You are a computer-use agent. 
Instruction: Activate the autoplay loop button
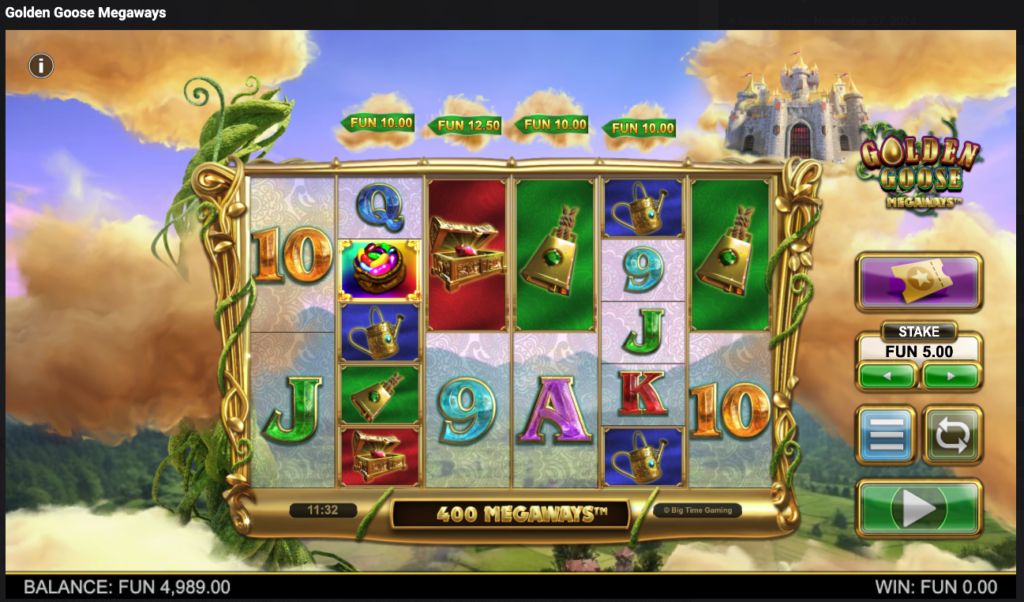point(952,435)
